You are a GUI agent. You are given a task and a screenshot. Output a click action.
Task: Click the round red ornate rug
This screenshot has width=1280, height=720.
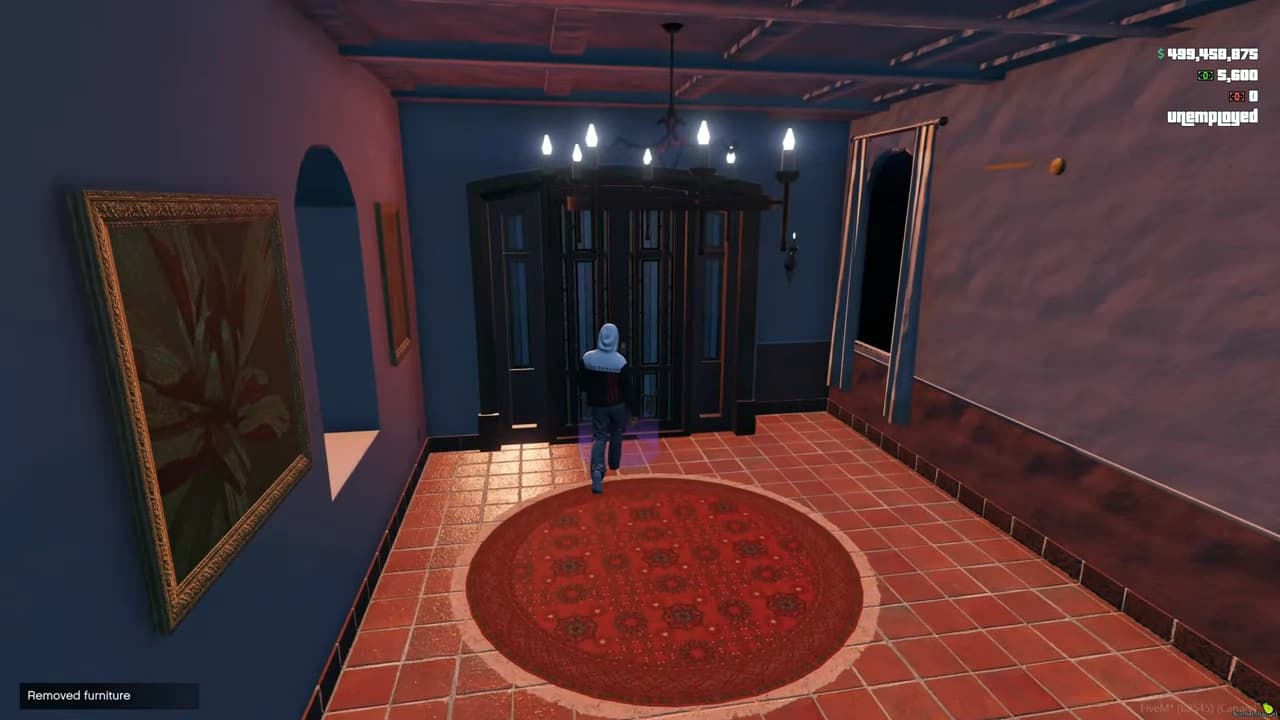coord(660,585)
